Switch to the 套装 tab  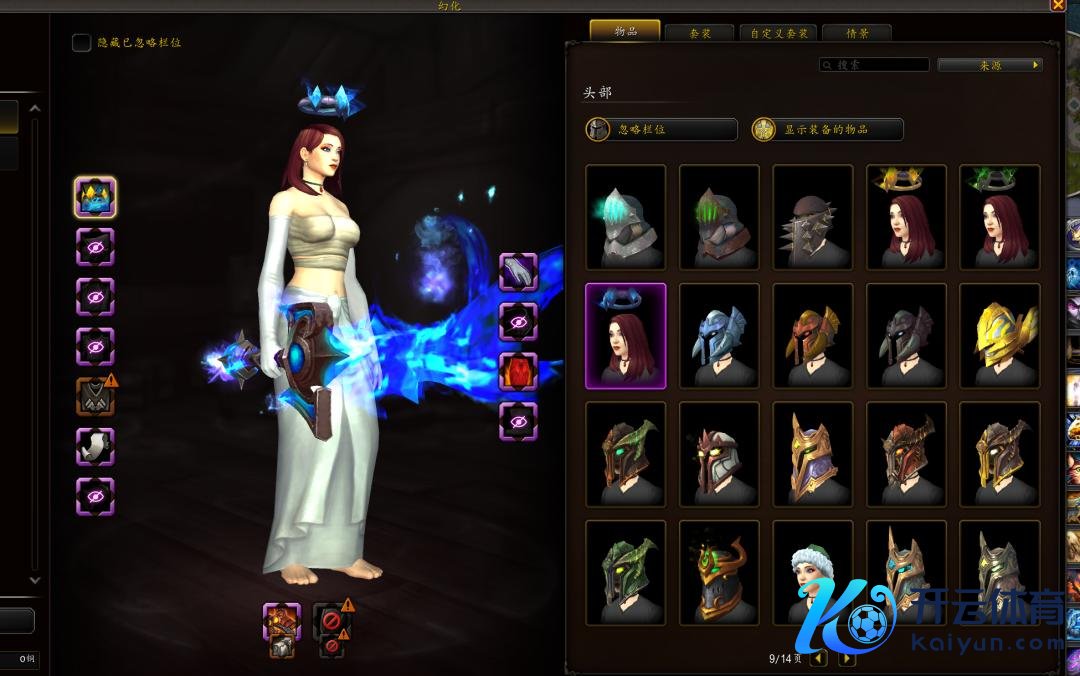699,33
